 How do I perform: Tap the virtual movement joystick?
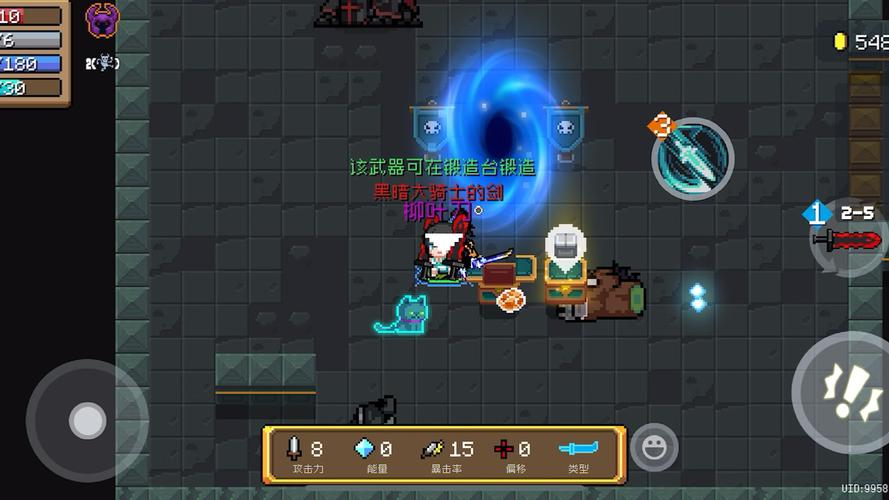pyautogui.click(x=87, y=420)
